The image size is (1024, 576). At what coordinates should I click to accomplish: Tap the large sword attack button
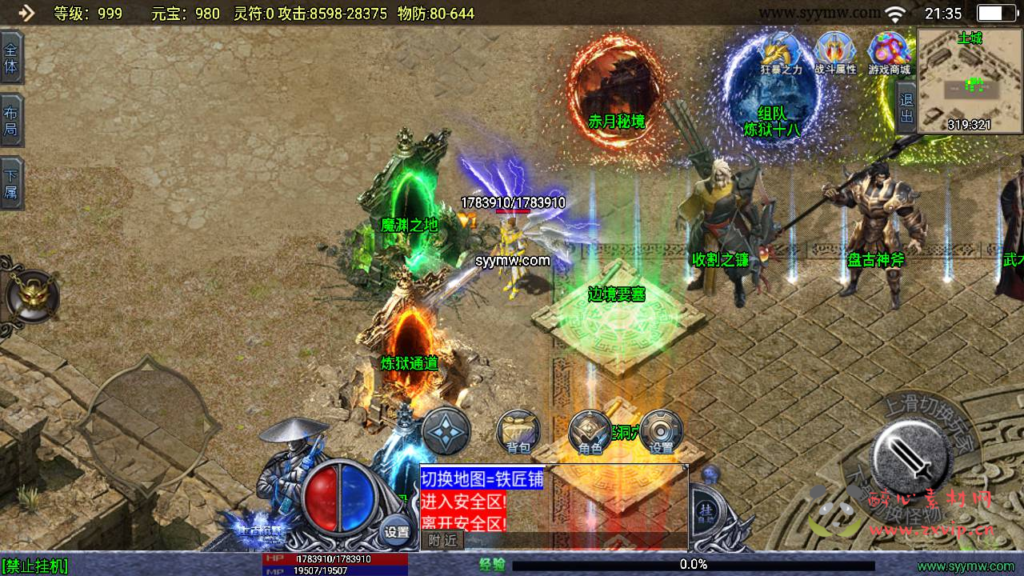coord(910,453)
